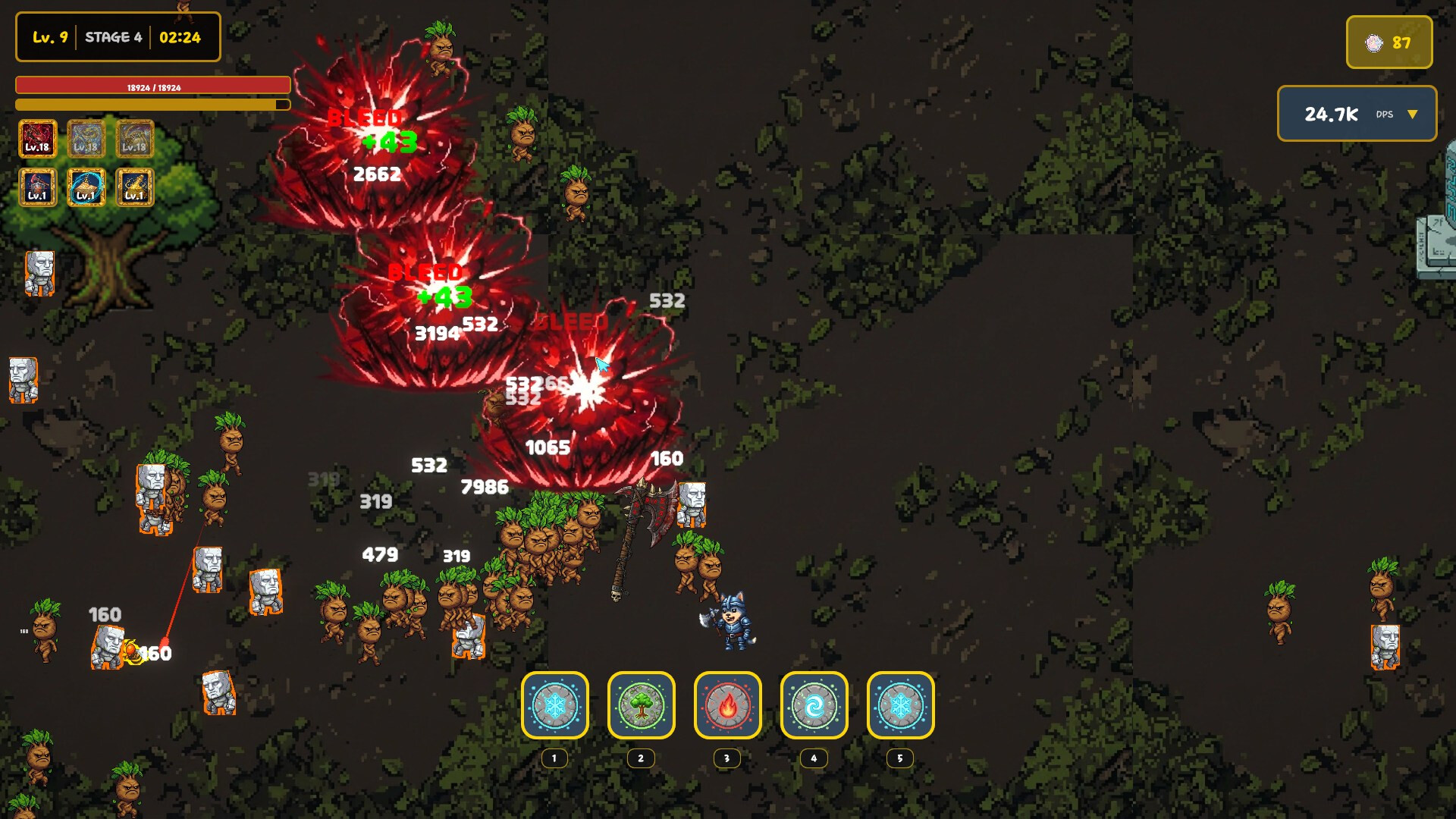Click the STAGE 4 label

[115, 36]
